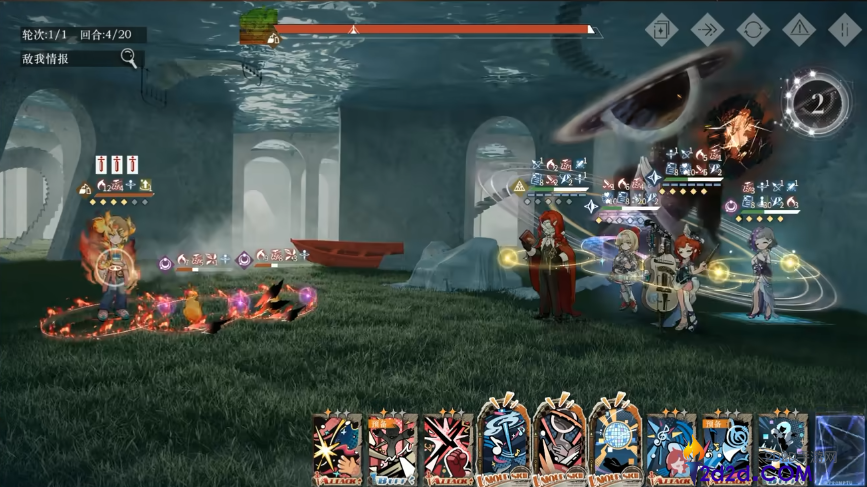Select the first card in the hand

click(x=336, y=449)
